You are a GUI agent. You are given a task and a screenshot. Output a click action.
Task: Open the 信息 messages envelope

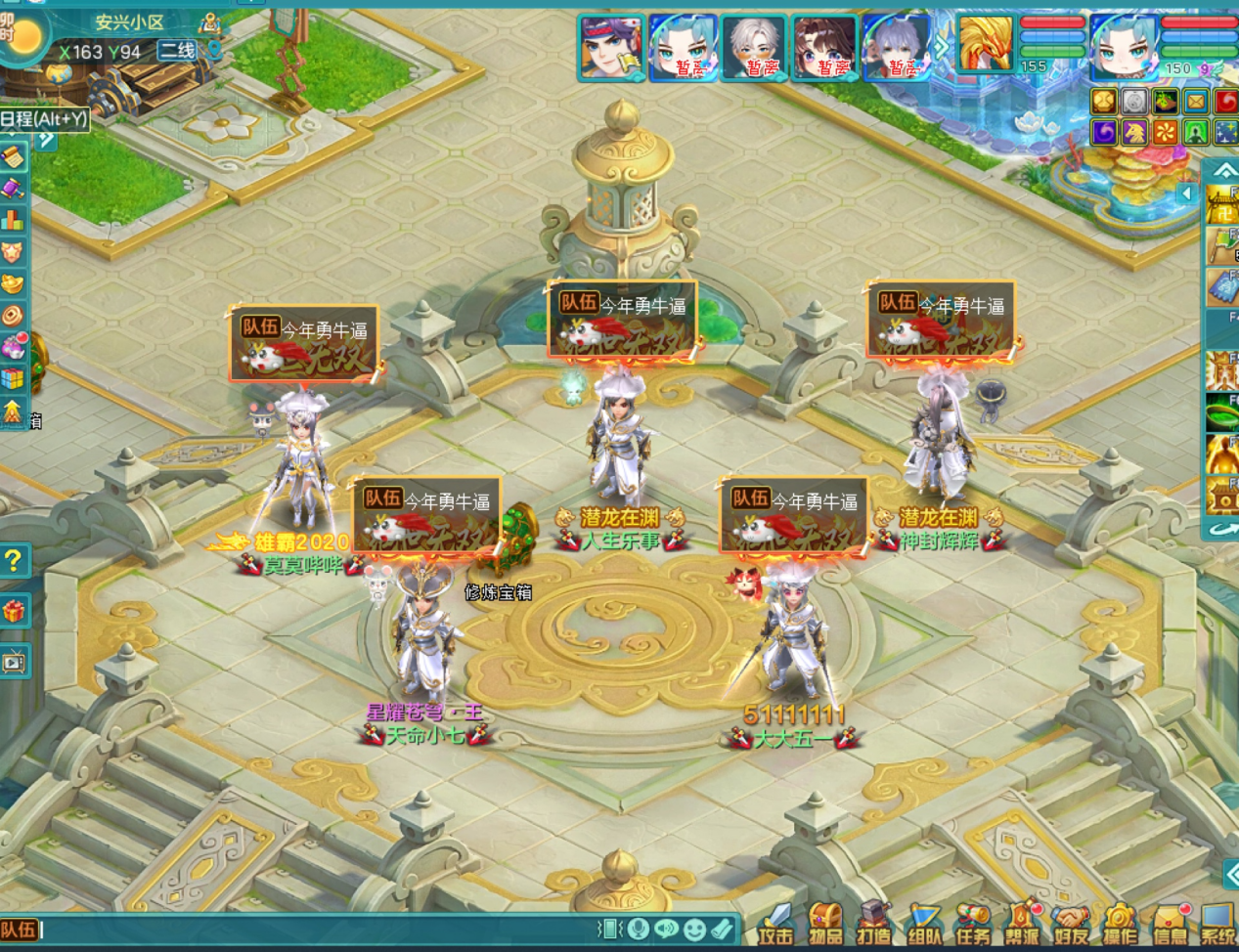click(x=1170, y=925)
